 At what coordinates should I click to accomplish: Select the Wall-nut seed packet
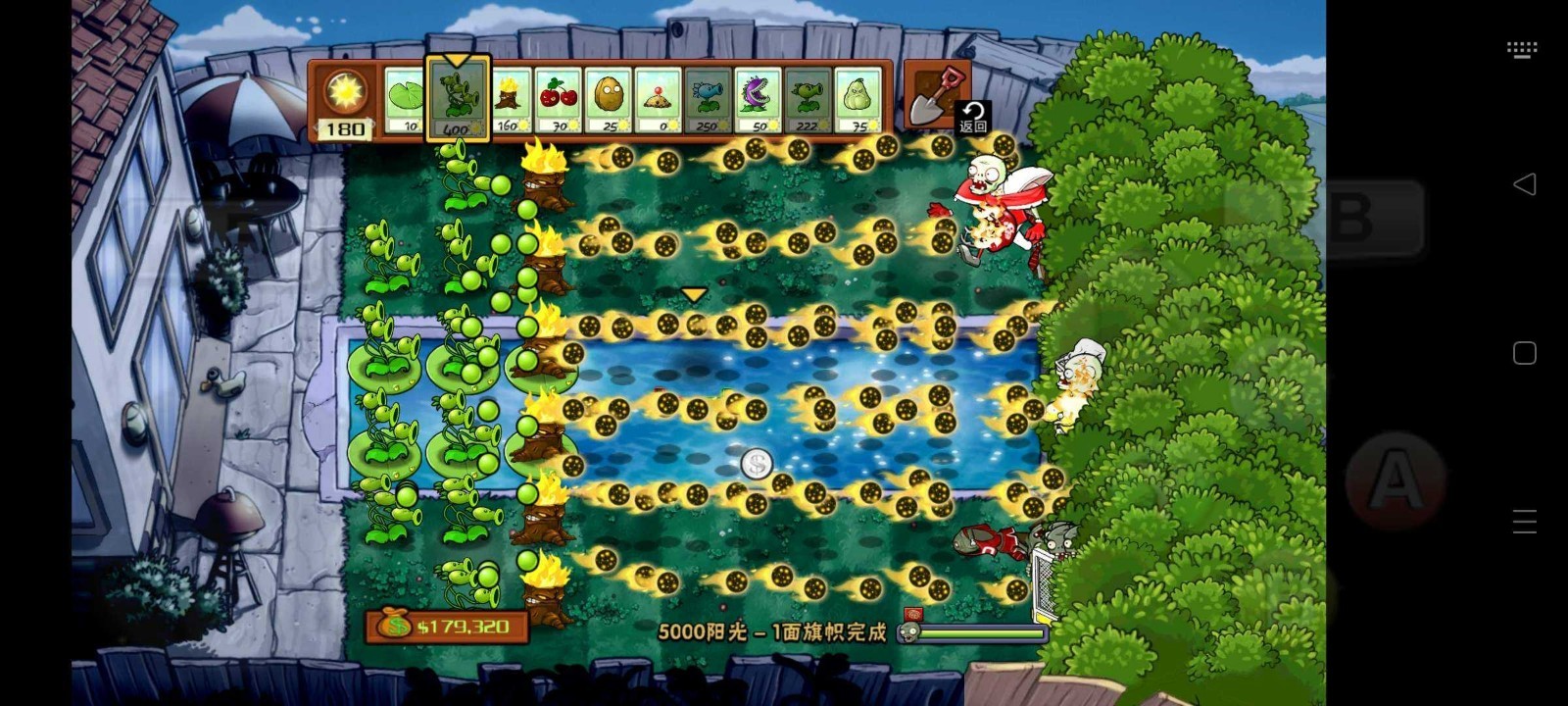(x=609, y=96)
